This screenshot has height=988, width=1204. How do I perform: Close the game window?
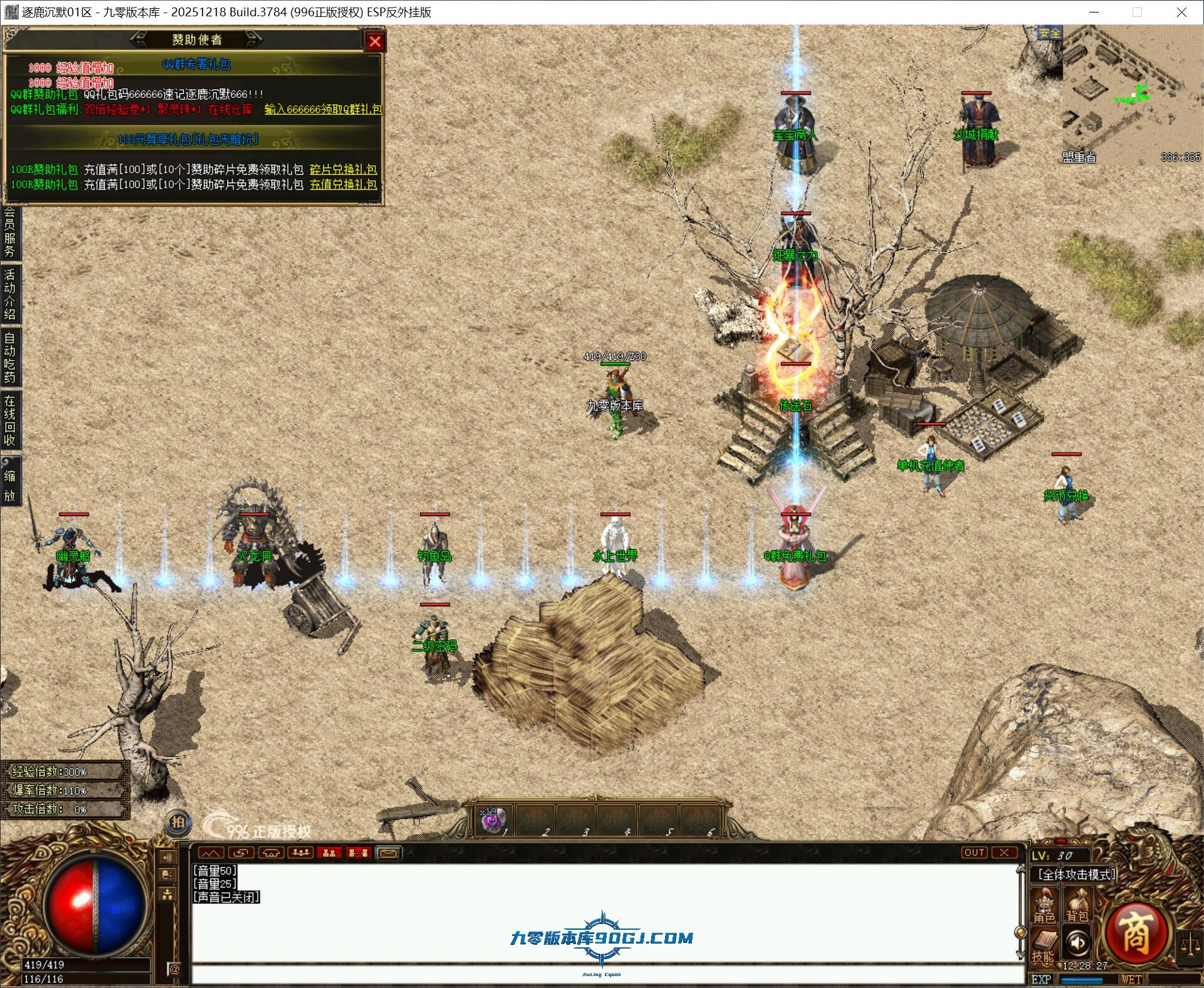click(1181, 12)
